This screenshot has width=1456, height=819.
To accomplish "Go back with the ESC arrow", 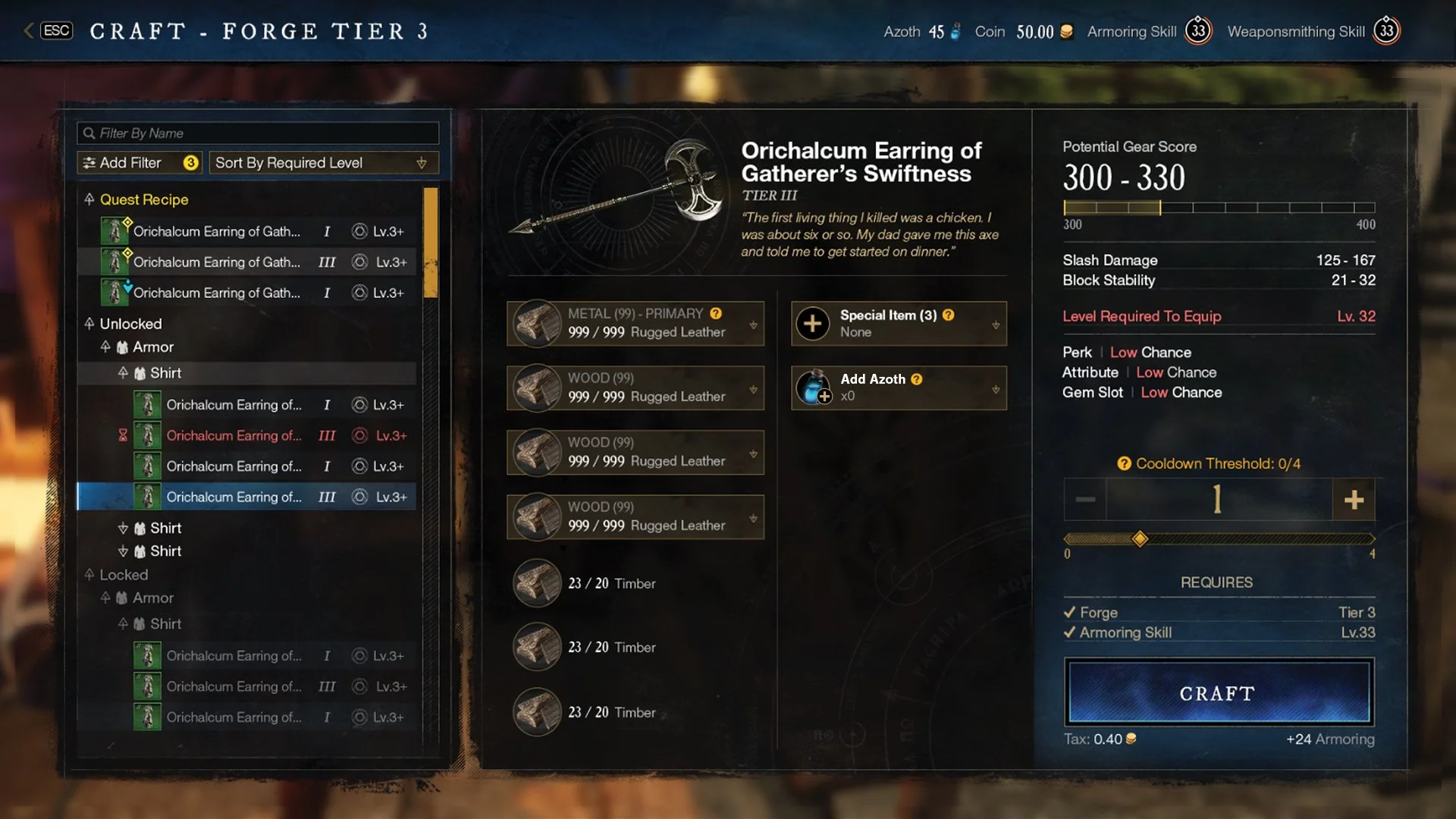I will (29, 30).
